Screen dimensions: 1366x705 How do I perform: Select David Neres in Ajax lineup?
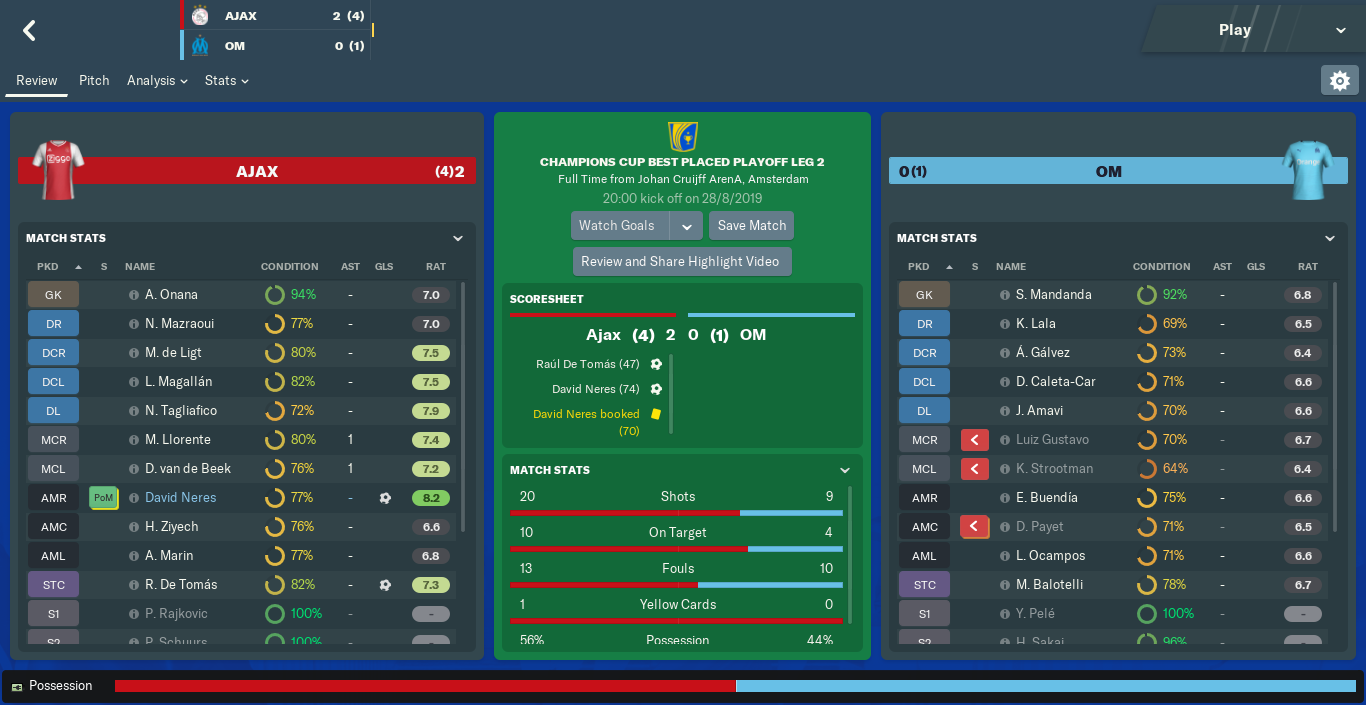click(x=180, y=497)
